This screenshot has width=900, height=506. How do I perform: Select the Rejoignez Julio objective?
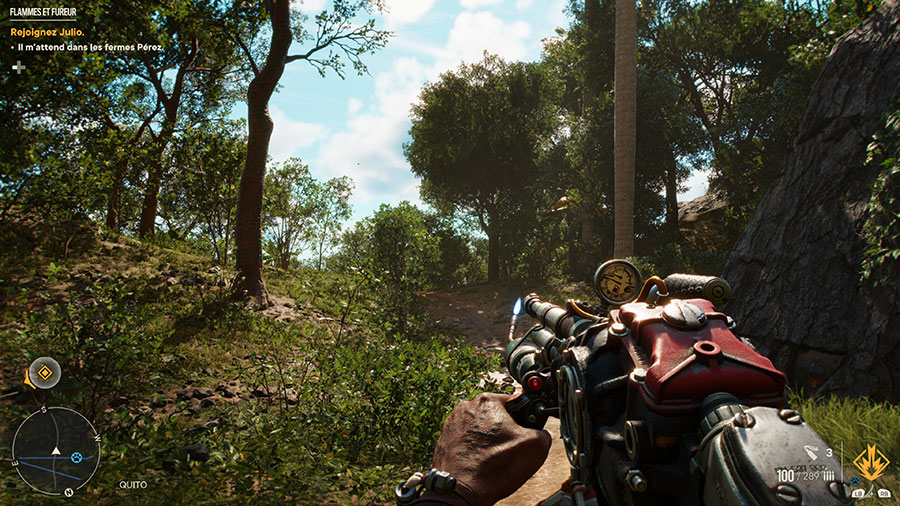pyautogui.click(x=45, y=32)
